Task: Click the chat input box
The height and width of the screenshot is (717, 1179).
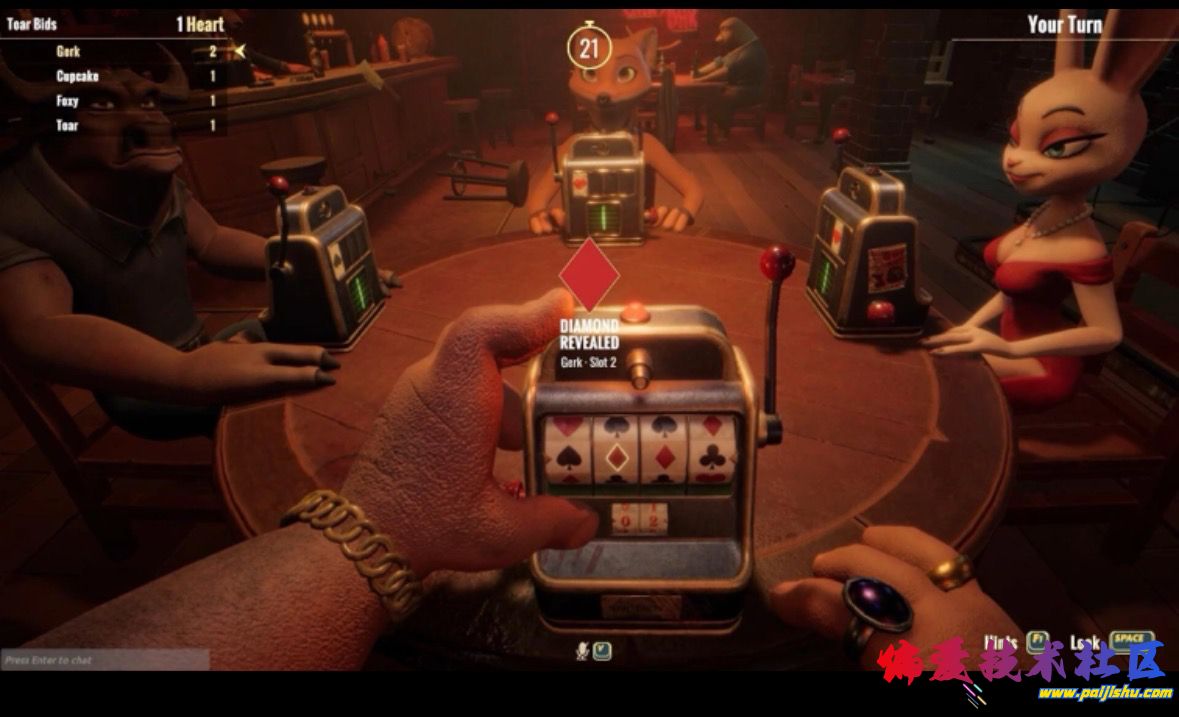Action: point(105,660)
